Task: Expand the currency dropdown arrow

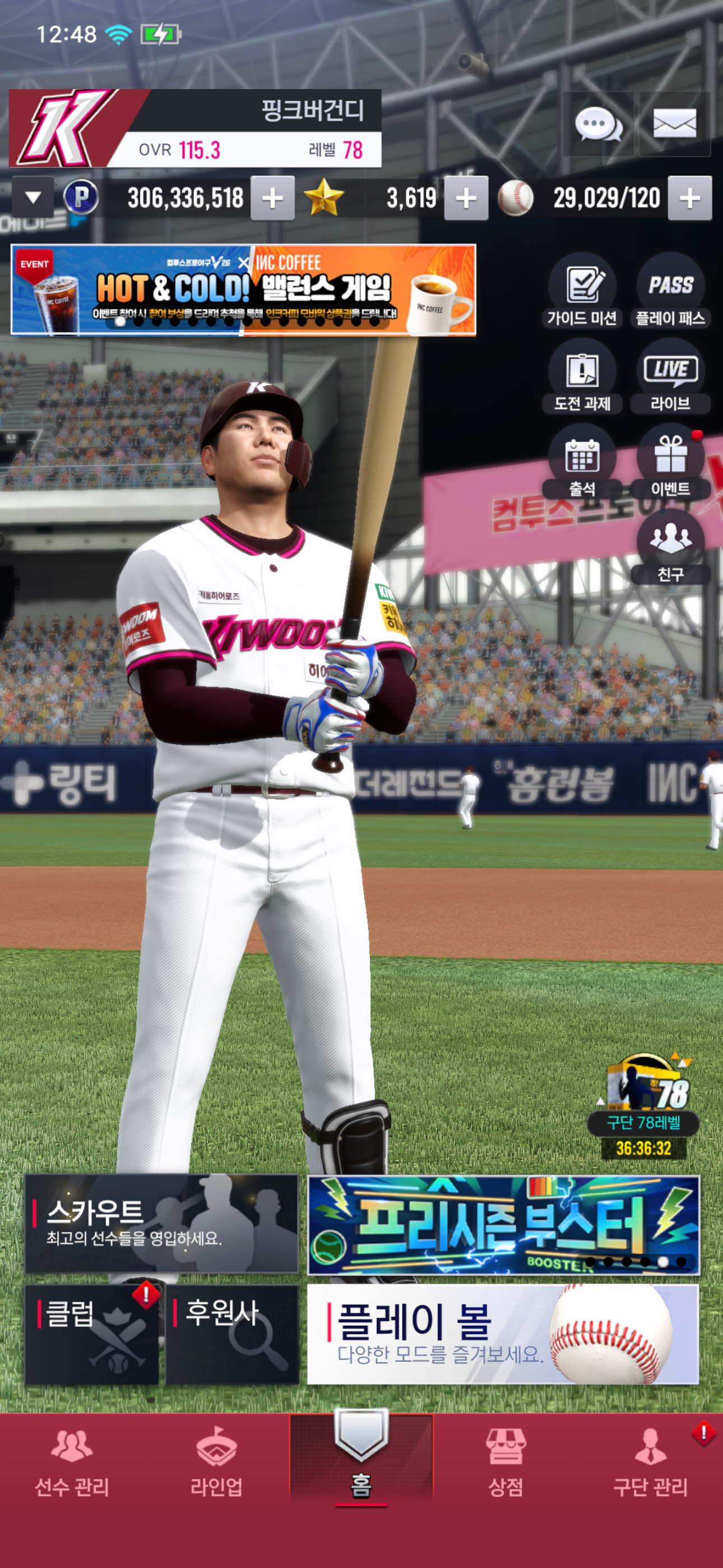Action: pyautogui.click(x=33, y=197)
